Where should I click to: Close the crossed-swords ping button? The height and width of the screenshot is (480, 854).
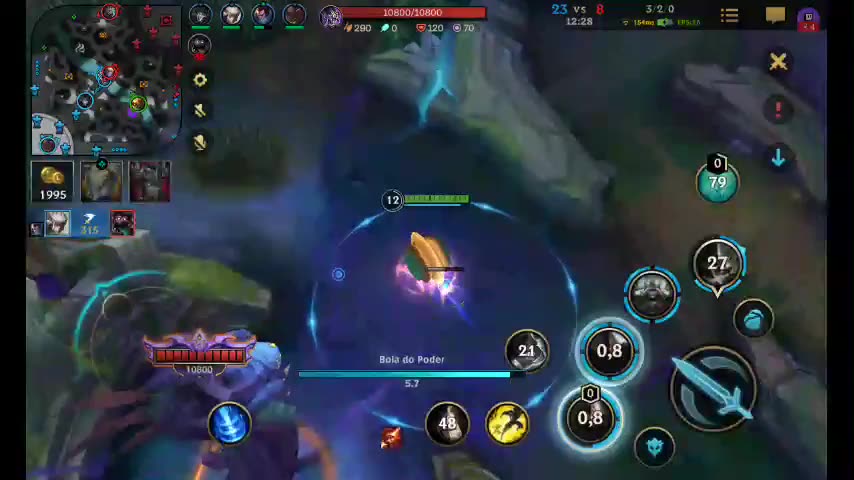pos(778,62)
